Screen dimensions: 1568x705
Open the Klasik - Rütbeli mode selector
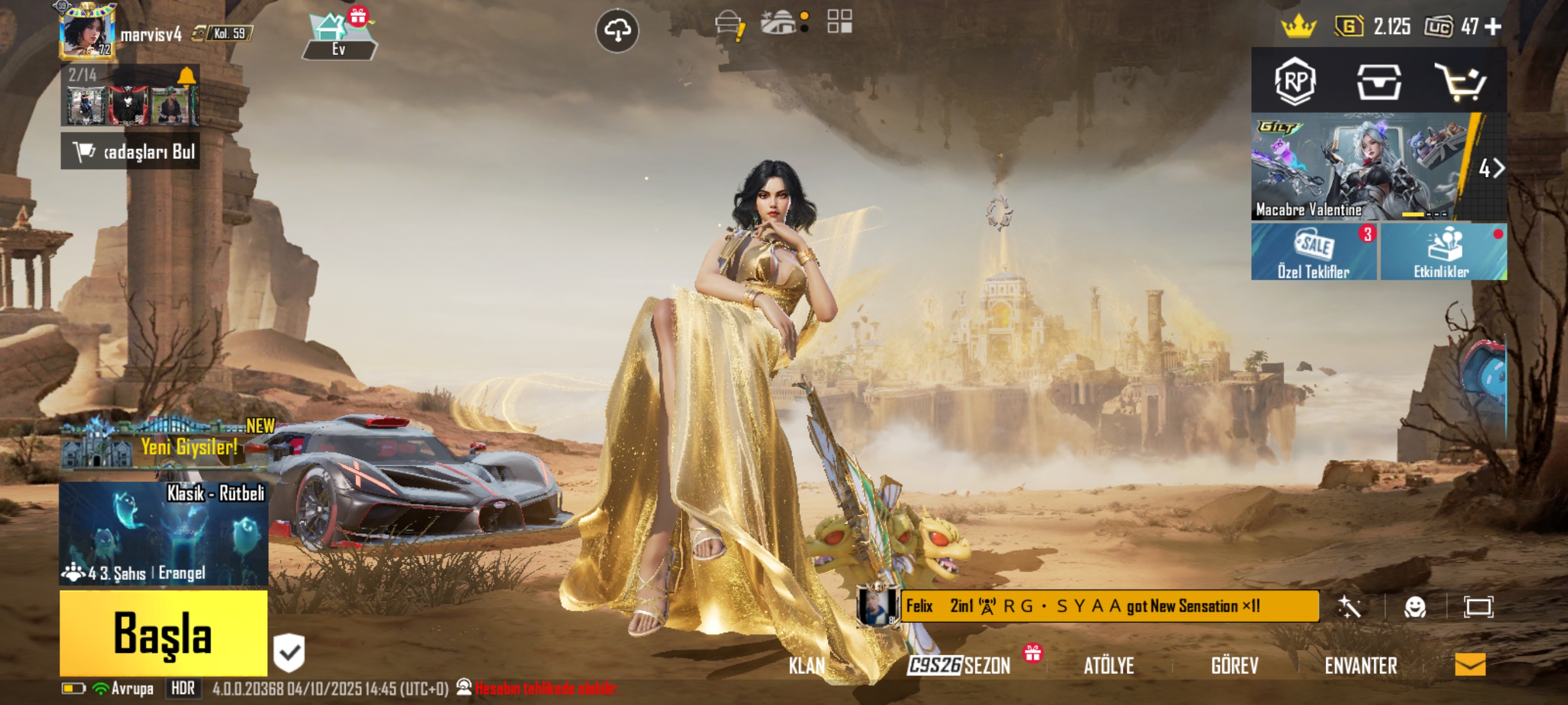tap(163, 533)
